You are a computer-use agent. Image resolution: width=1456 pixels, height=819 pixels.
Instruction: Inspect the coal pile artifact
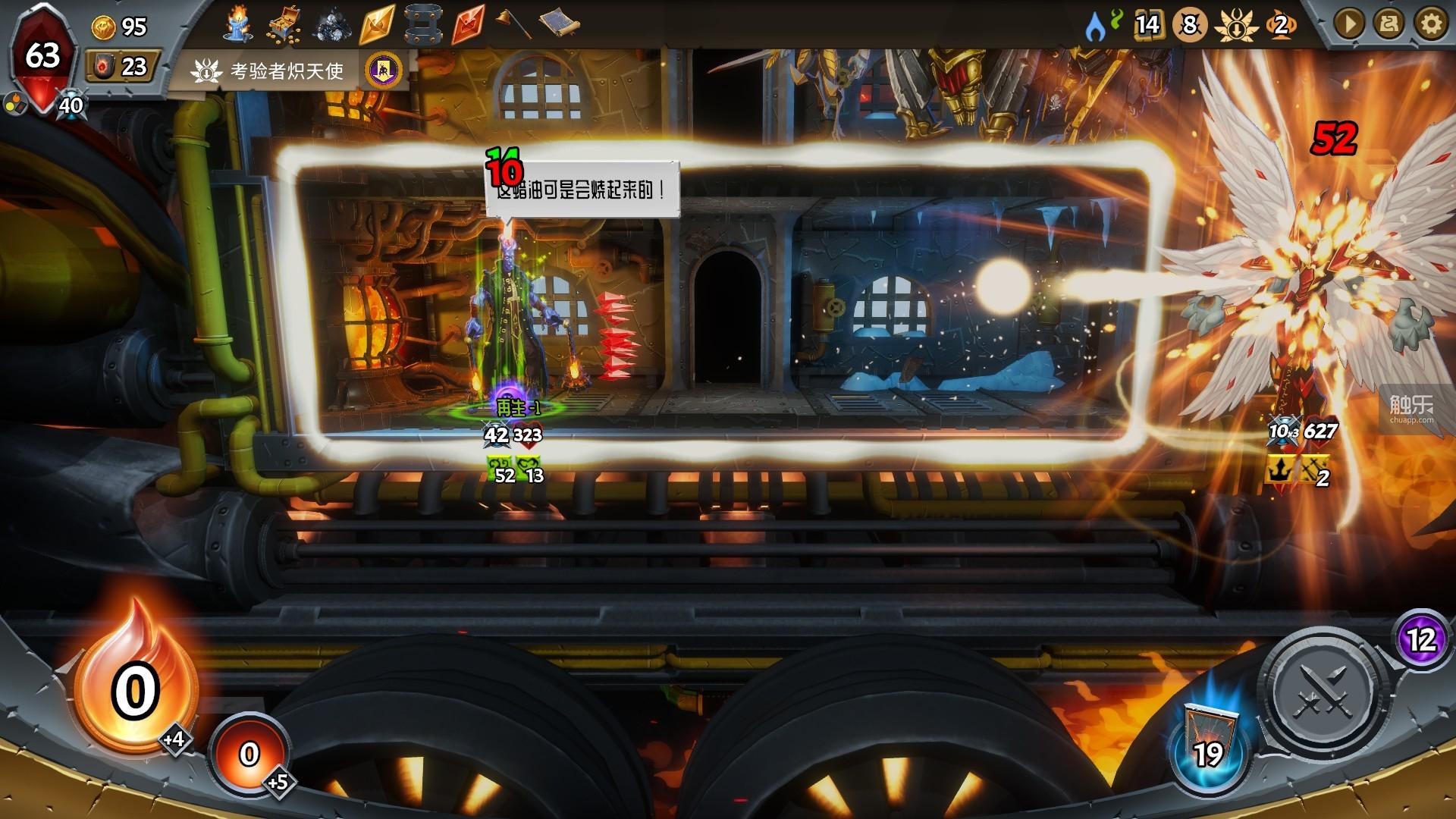(x=331, y=25)
